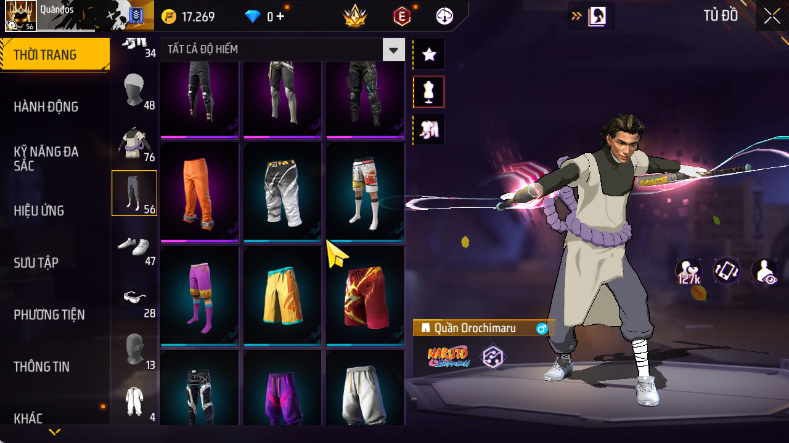This screenshot has height=443, width=789.
Task: Go to the Sưu Tập tab
Action: (x=36, y=262)
